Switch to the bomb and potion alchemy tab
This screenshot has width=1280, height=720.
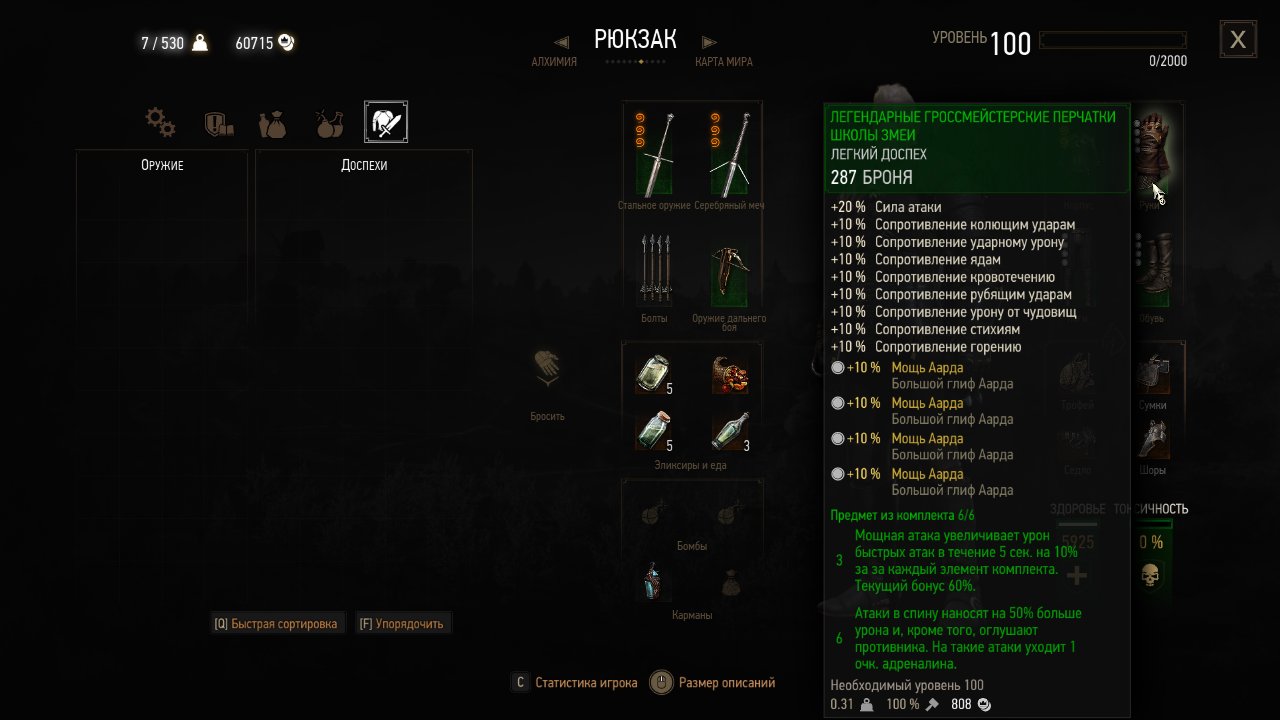(x=329, y=123)
